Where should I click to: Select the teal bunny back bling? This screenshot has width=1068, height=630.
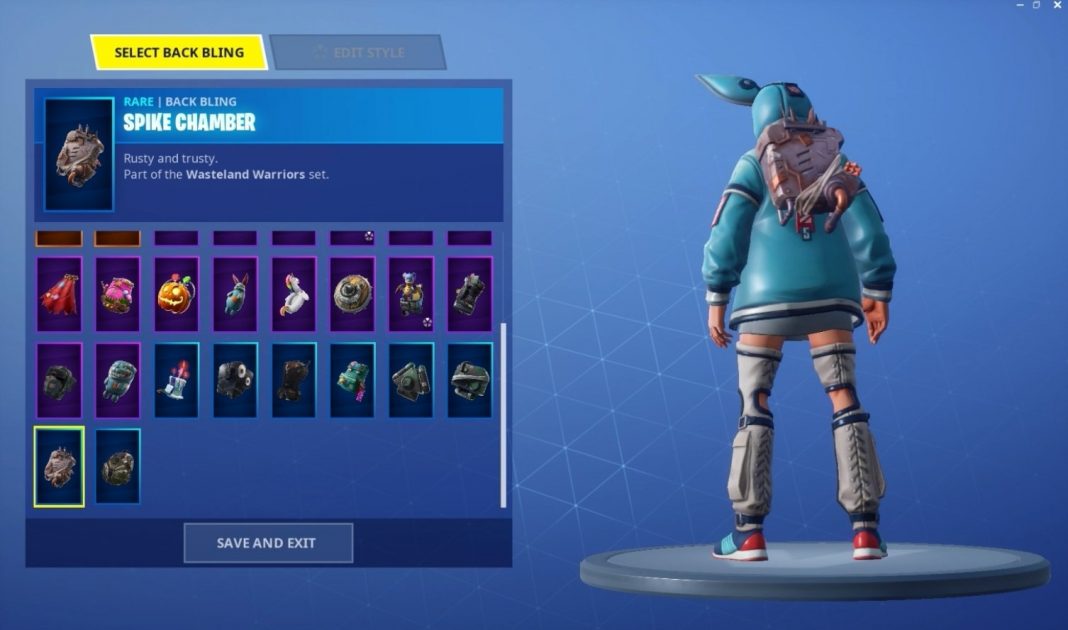click(x=235, y=294)
